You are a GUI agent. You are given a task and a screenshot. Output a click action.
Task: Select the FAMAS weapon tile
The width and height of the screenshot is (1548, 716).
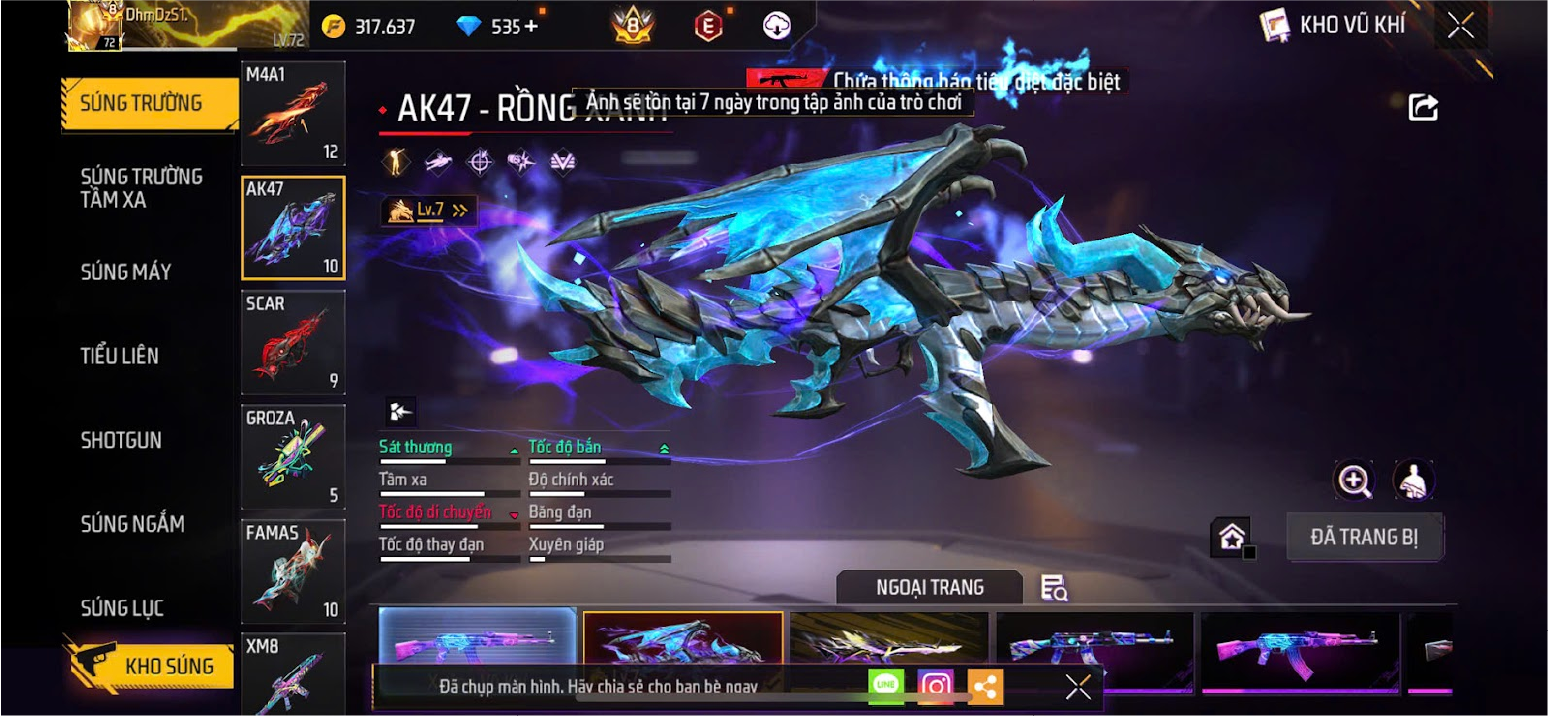click(293, 572)
